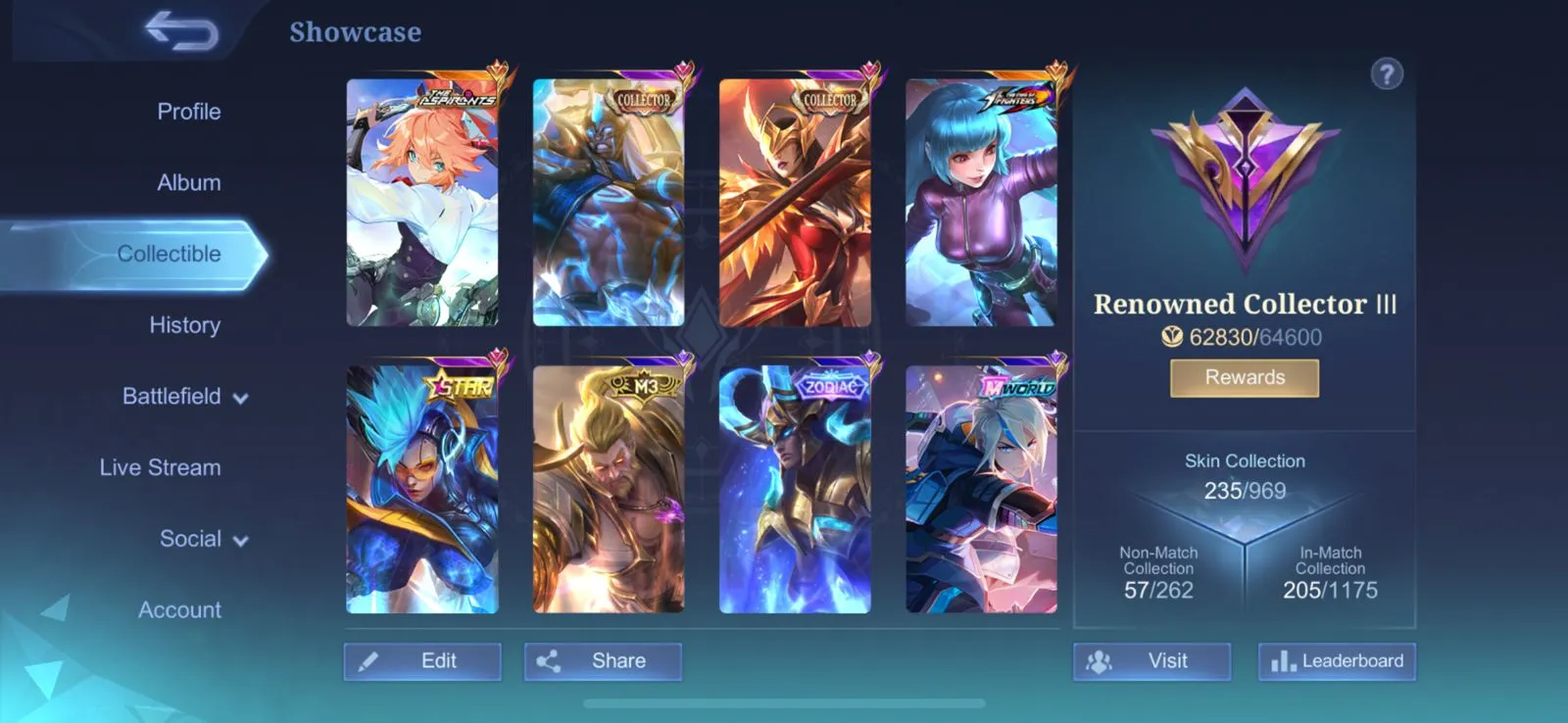Select the Album sidebar item
The width and height of the screenshot is (1568, 723).
pos(187,182)
